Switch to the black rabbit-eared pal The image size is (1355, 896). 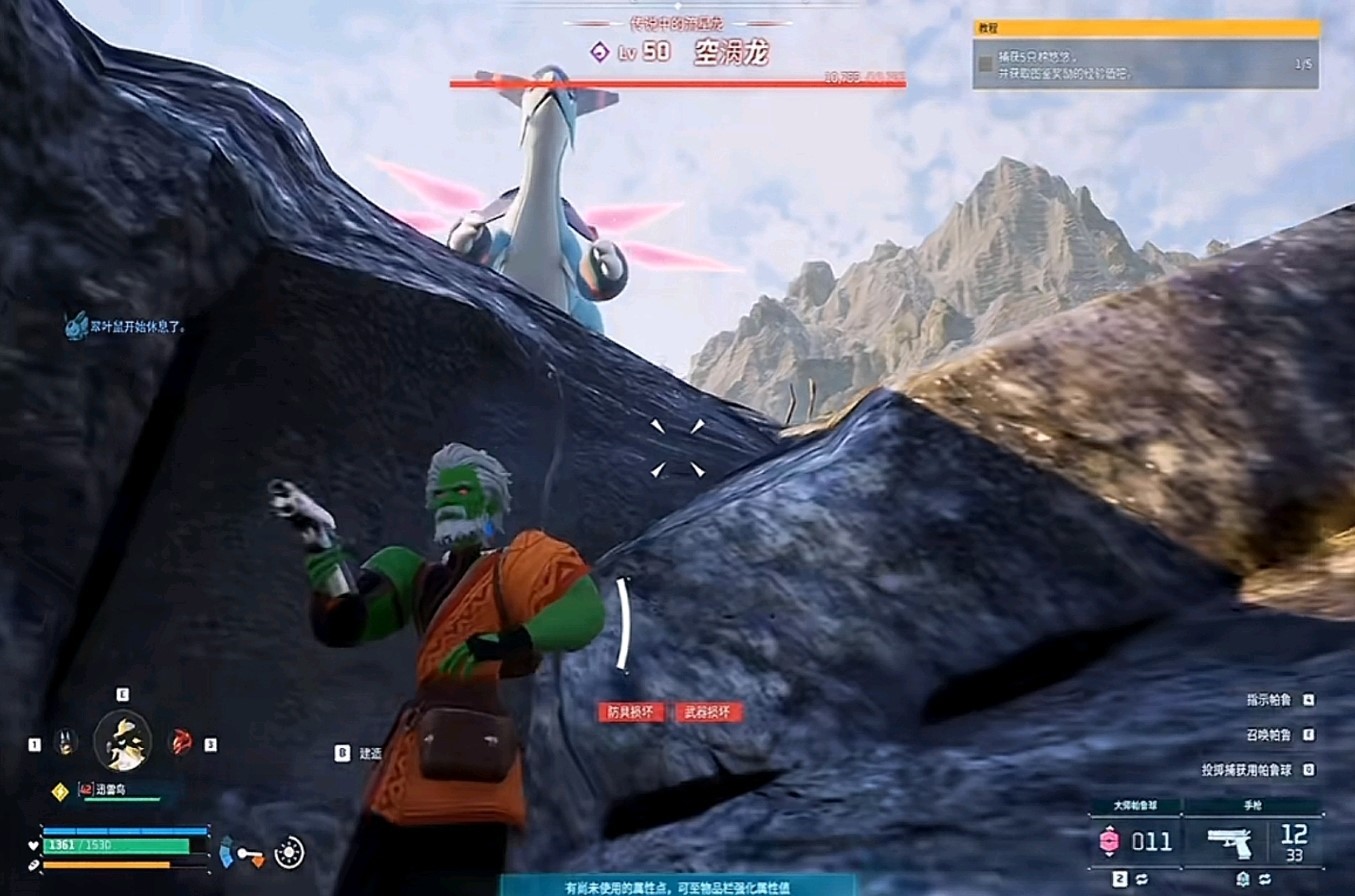(x=66, y=743)
